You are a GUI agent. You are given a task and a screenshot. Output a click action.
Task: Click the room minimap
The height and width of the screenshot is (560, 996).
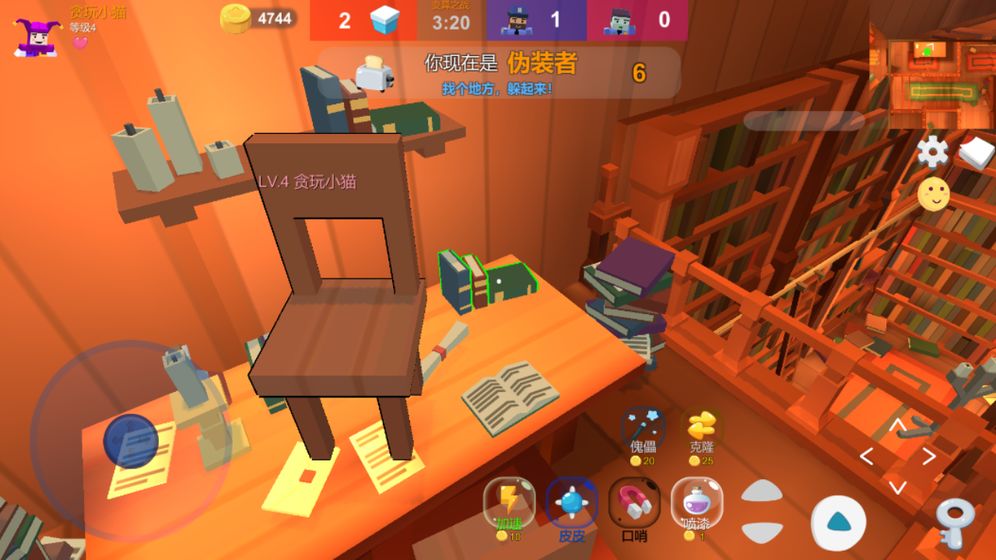[930, 75]
